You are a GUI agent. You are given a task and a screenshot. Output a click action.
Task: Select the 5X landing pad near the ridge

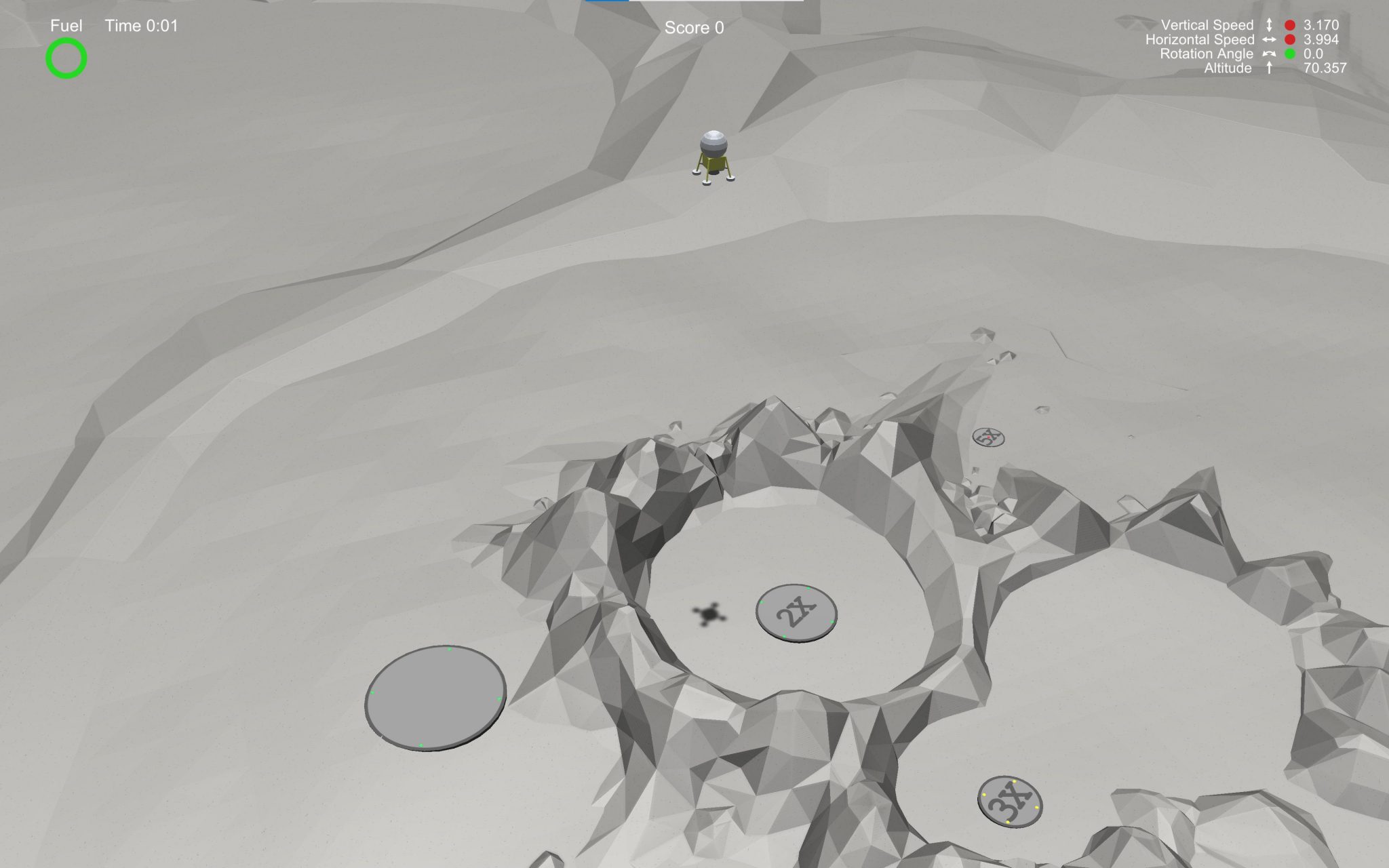pos(990,439)
